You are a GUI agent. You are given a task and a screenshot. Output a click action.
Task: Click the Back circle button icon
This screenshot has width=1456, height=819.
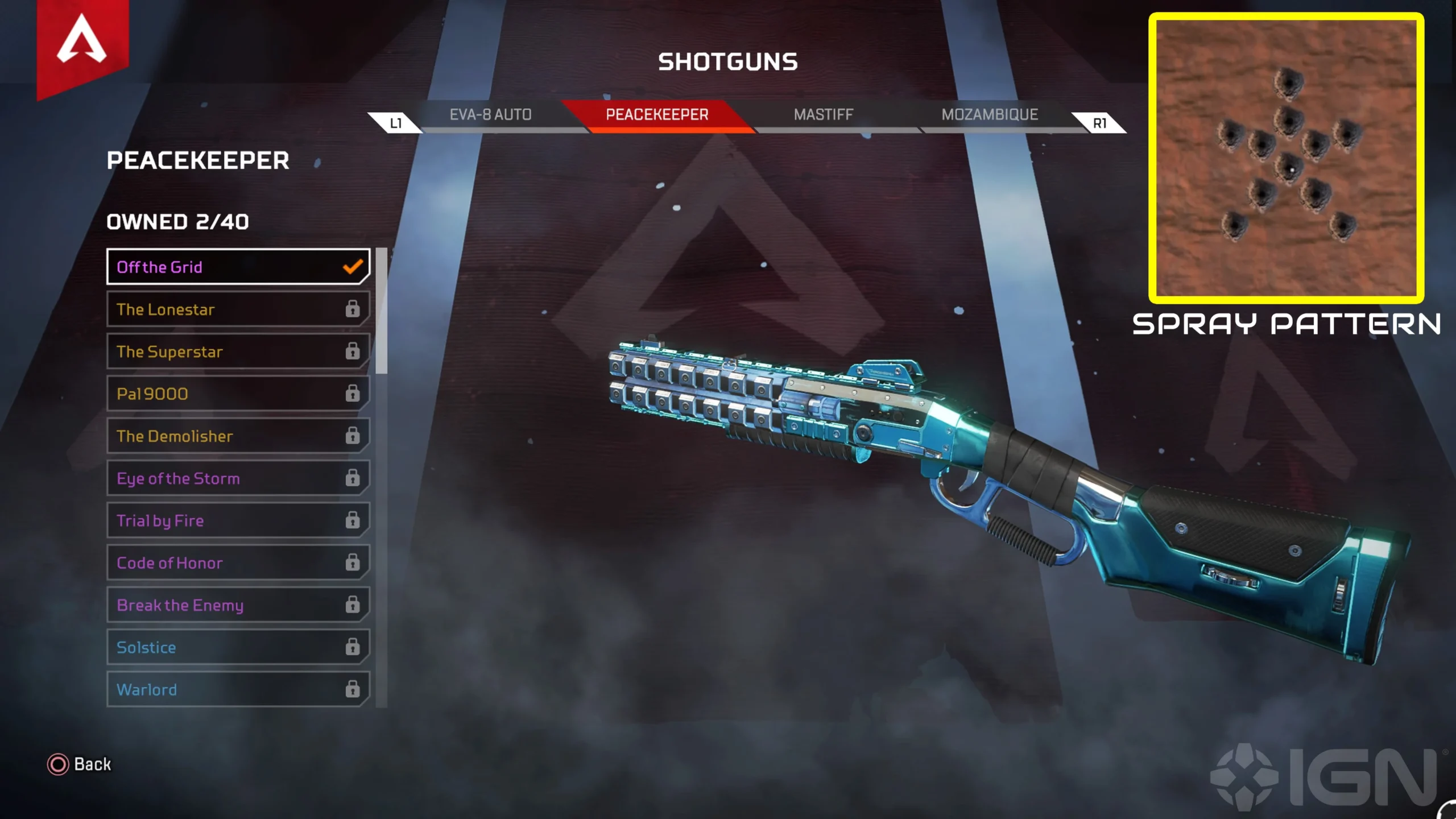pyautogui.click(x=58, y=765)
